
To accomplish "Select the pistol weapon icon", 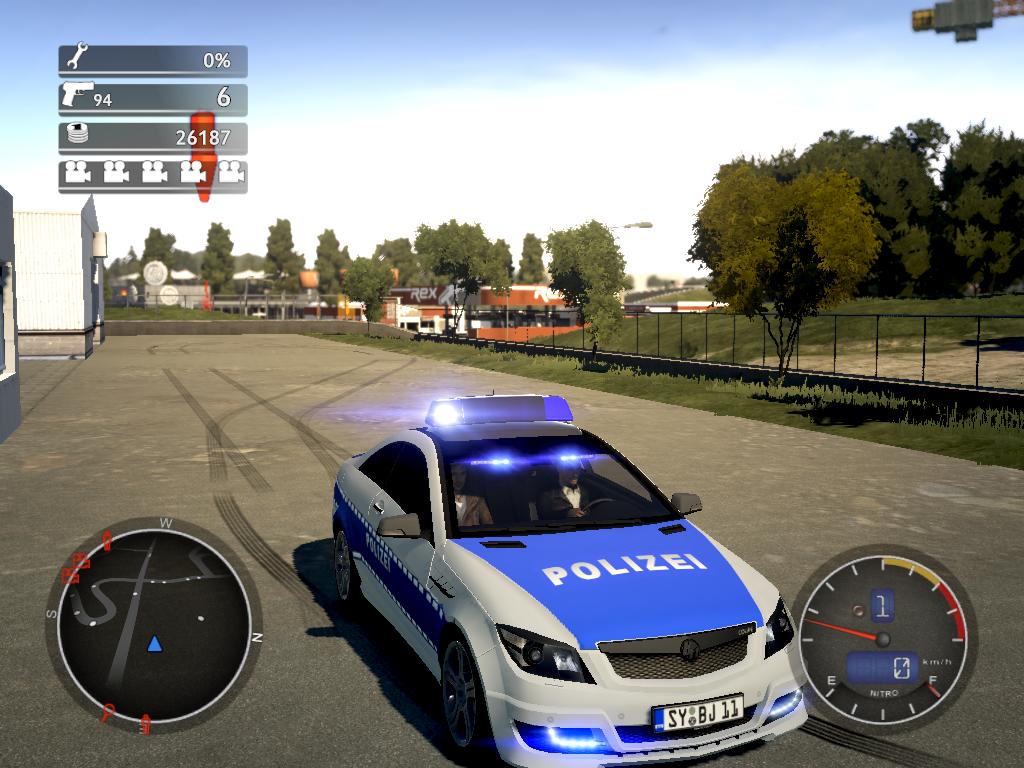I will pyautogui.click(x=76, y=95).
